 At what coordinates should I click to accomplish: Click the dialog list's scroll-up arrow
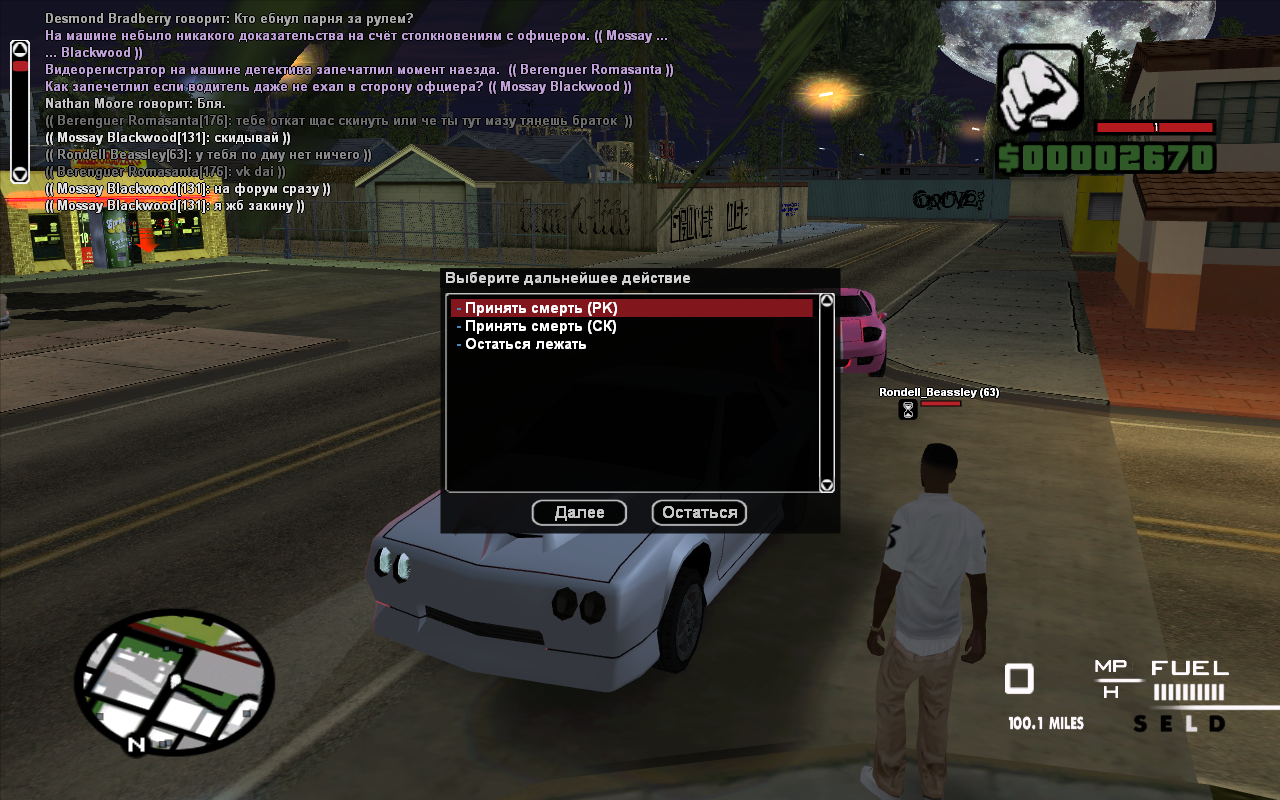(x=827, y=300)
